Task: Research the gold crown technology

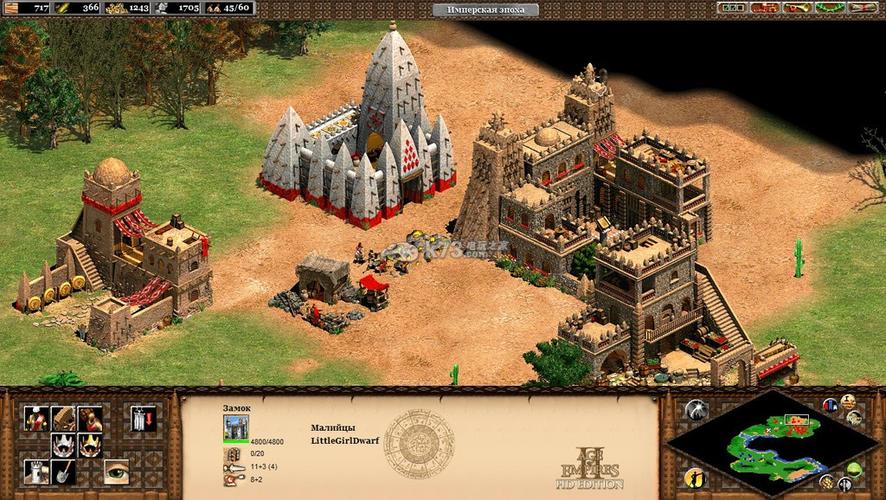Action: [x=90, y=445]
